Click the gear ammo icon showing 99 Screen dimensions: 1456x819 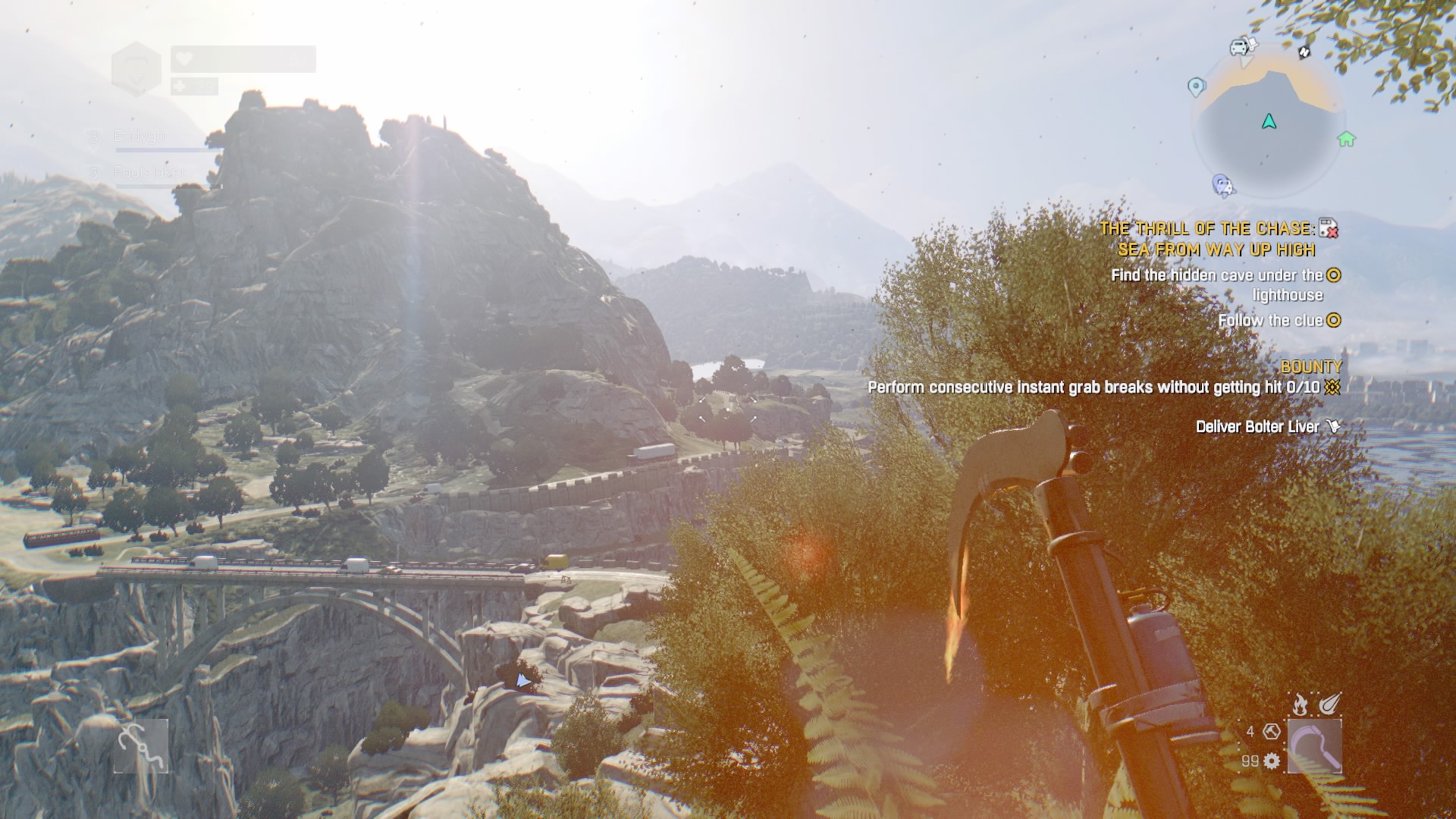tap(1271, 761)
